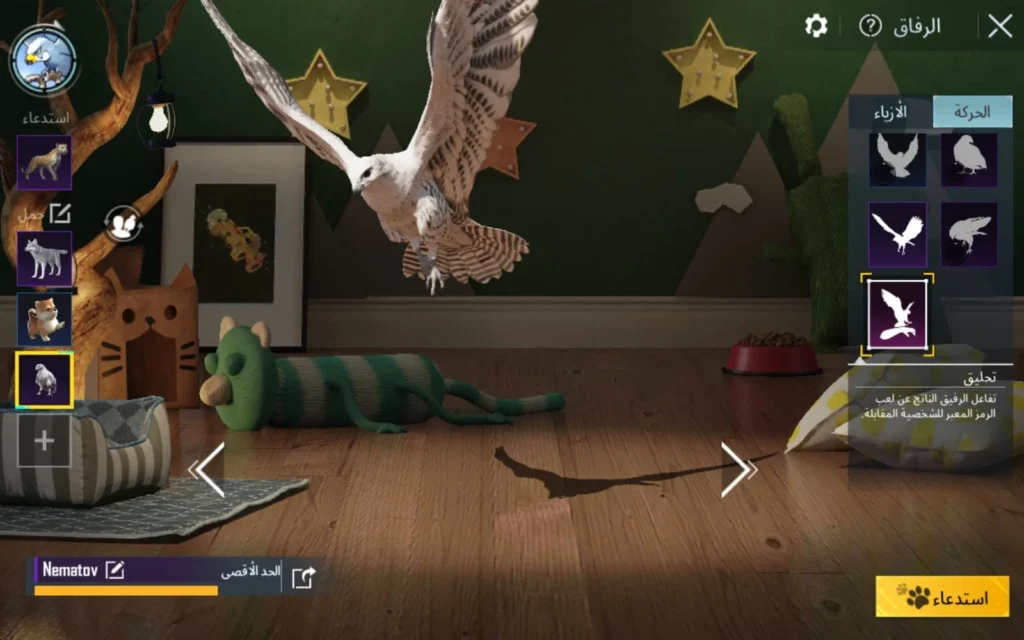
Task: Switch to the الأزياء tab
Action: point(890,112)
